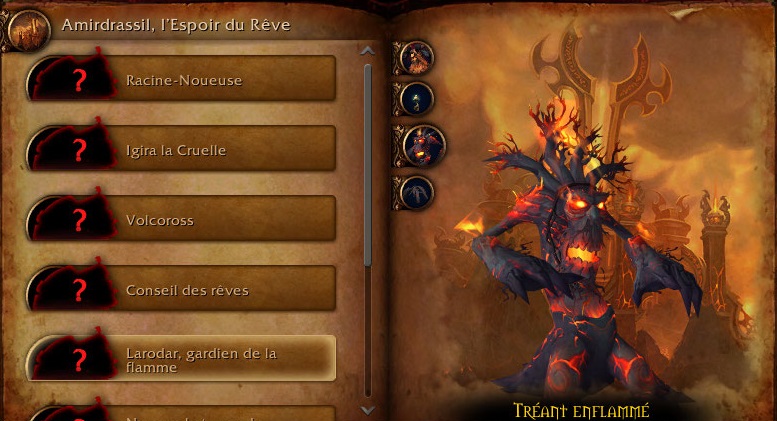Show the dark winged creature portrait

(415, 191)
